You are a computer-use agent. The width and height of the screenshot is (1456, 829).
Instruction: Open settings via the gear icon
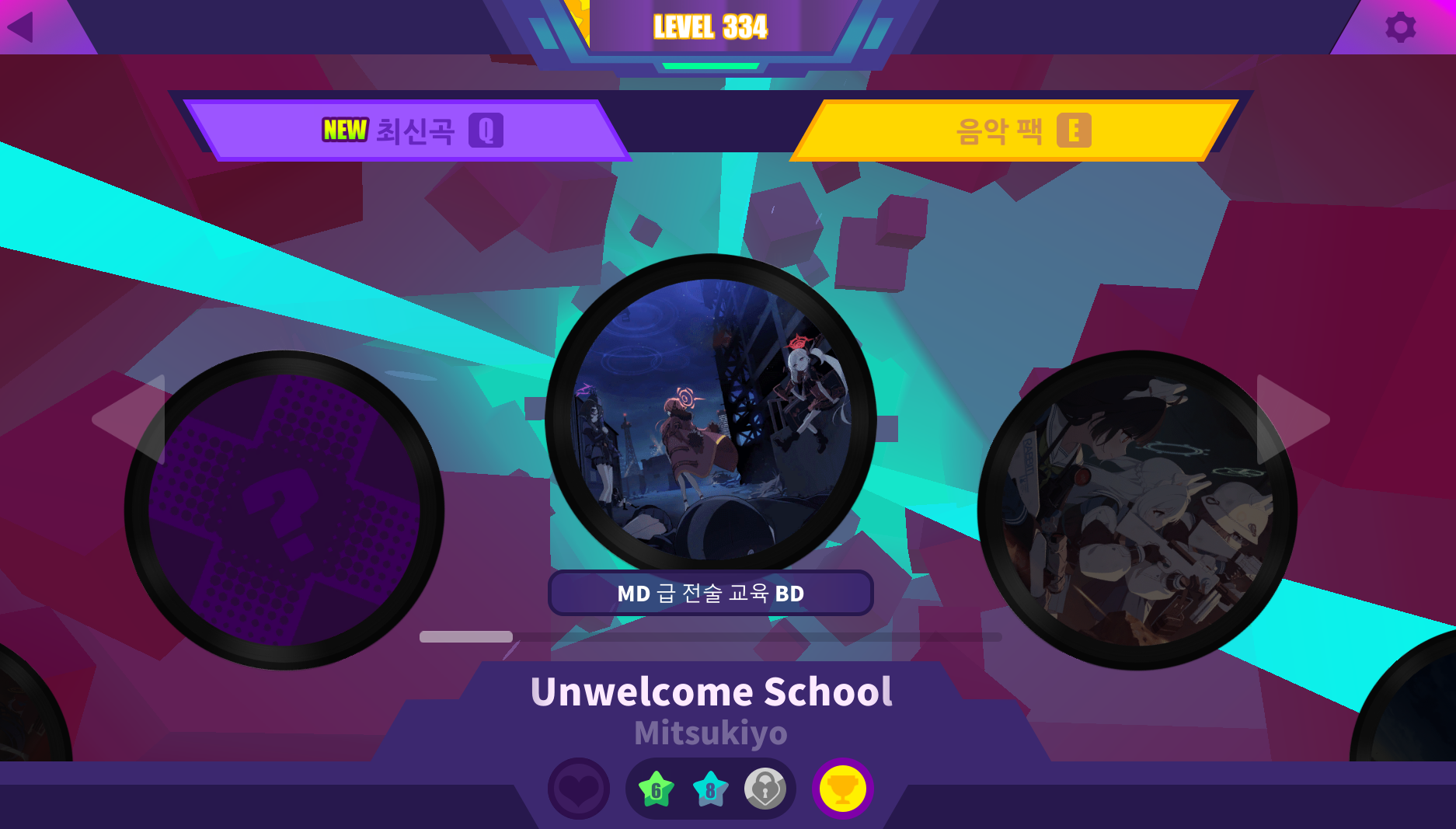coord(1400,27)
